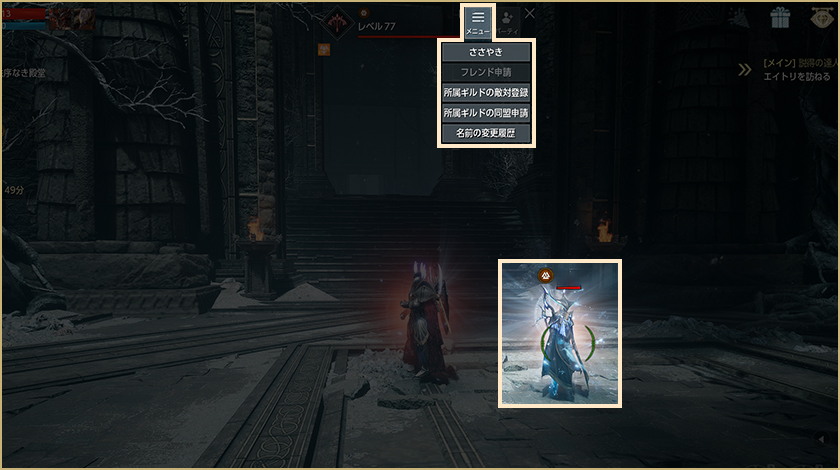Choose ささやき from the dropdown menu

click(486, 52)
